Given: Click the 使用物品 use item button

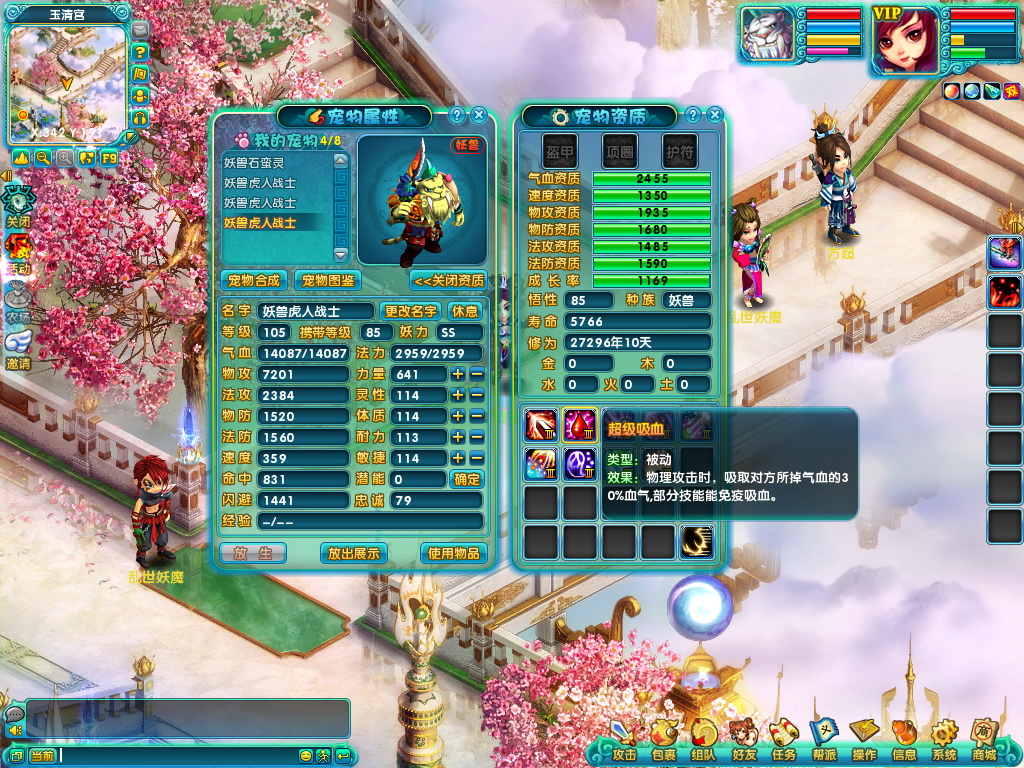Looking at the screenshot, I should (x=453, y=552).
